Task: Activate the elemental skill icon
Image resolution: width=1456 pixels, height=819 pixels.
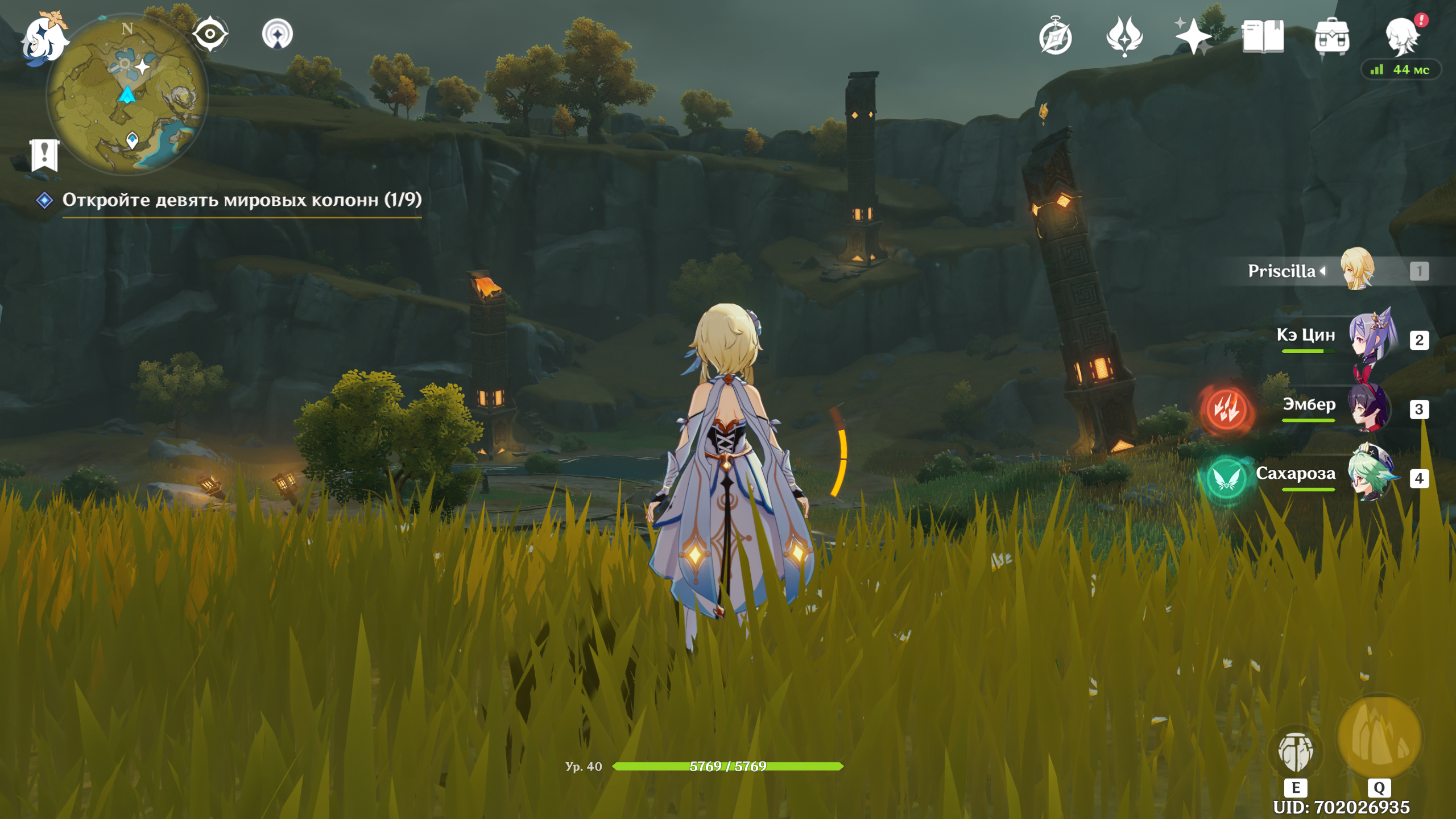Action: point(1296,752)
